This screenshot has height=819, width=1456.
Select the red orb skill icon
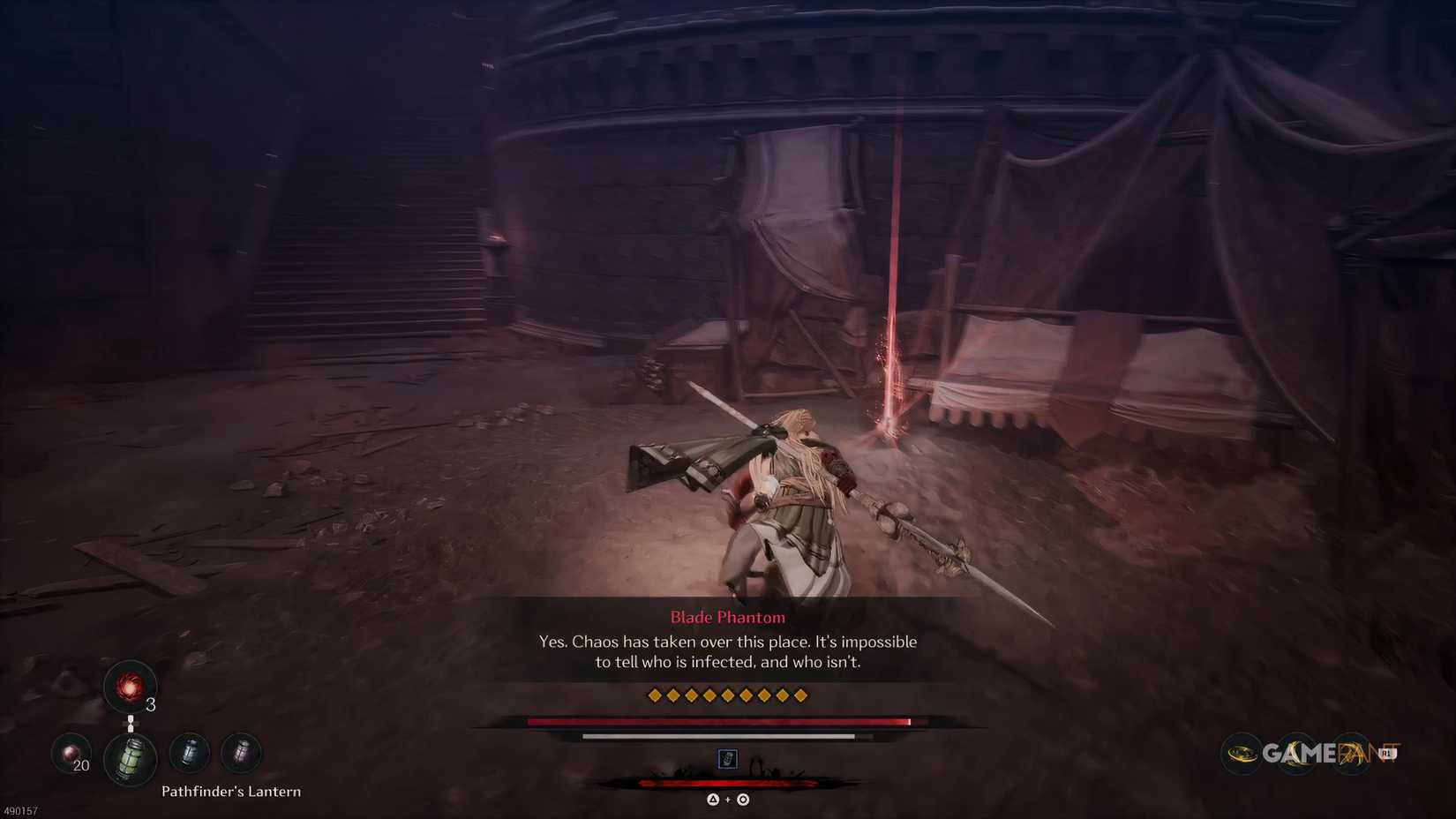click(131, 687)
